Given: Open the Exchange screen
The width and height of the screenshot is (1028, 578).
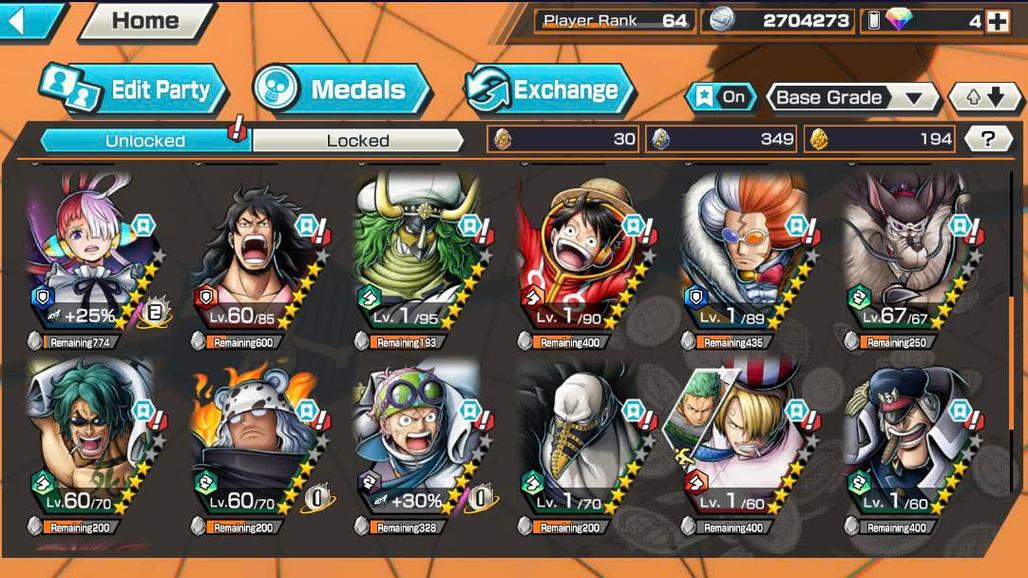Looking at the screenshot, I should coord(549,90).
